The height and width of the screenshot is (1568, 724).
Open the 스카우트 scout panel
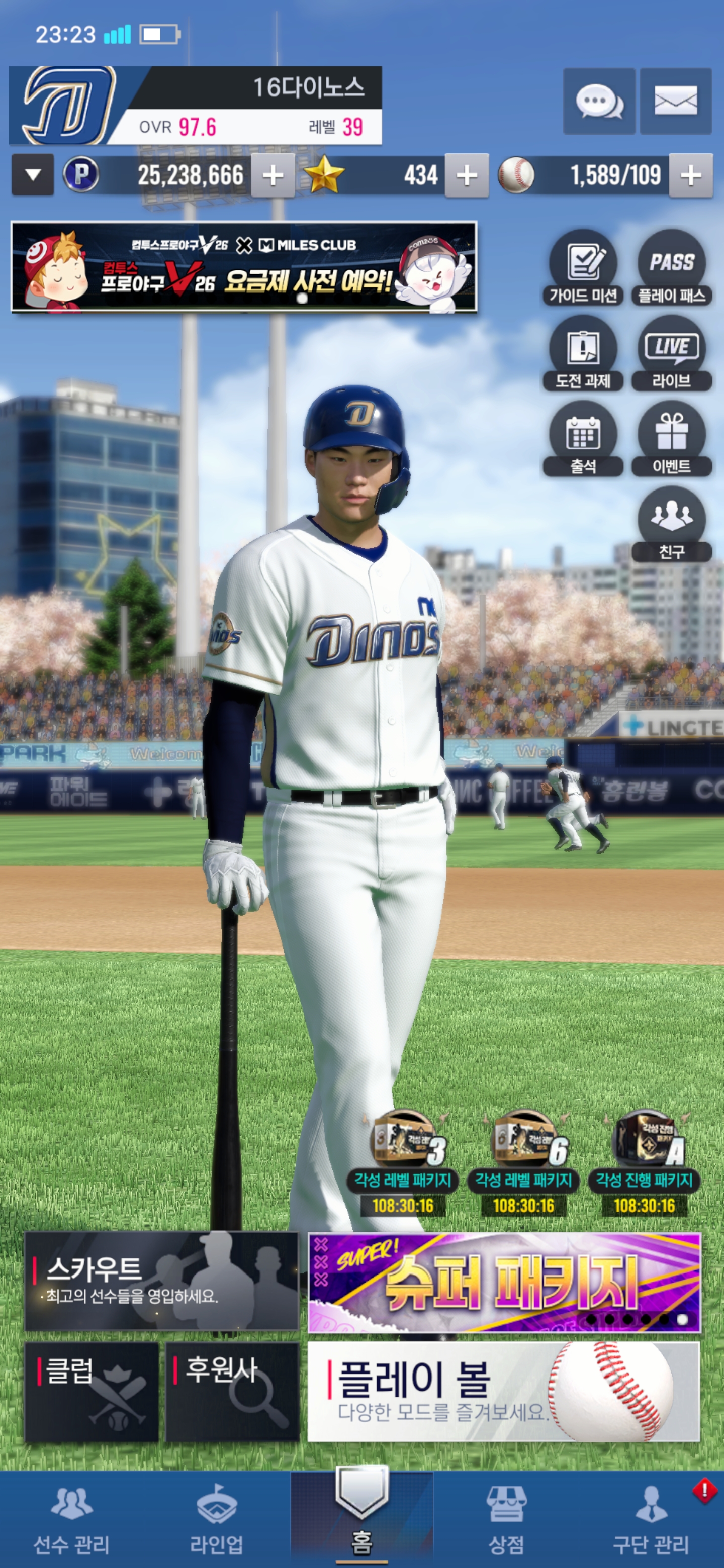tap(161, 1281)
